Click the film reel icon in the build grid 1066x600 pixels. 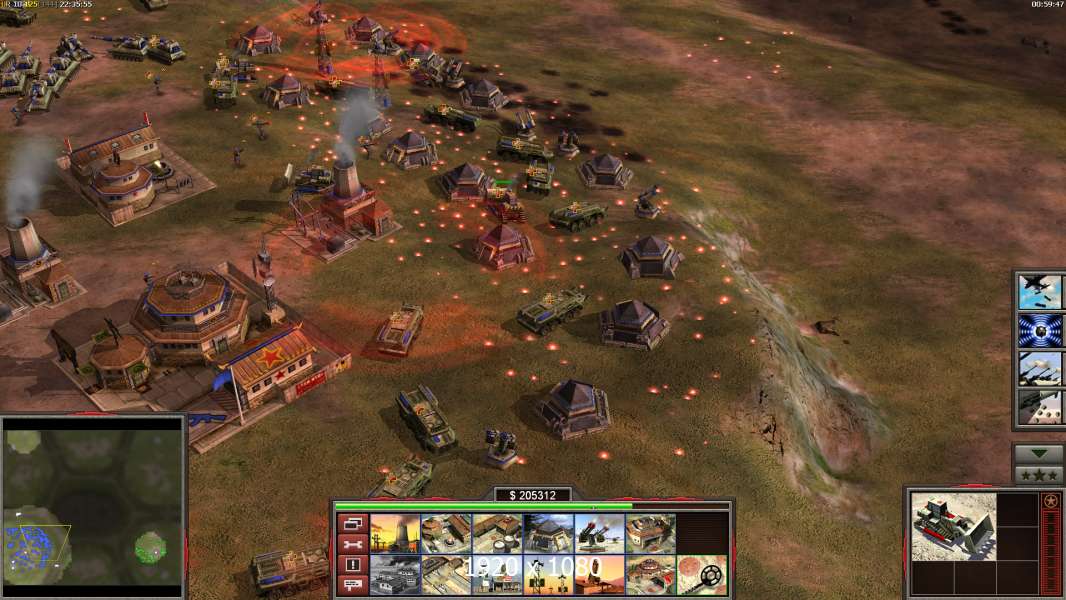(701, 574)
